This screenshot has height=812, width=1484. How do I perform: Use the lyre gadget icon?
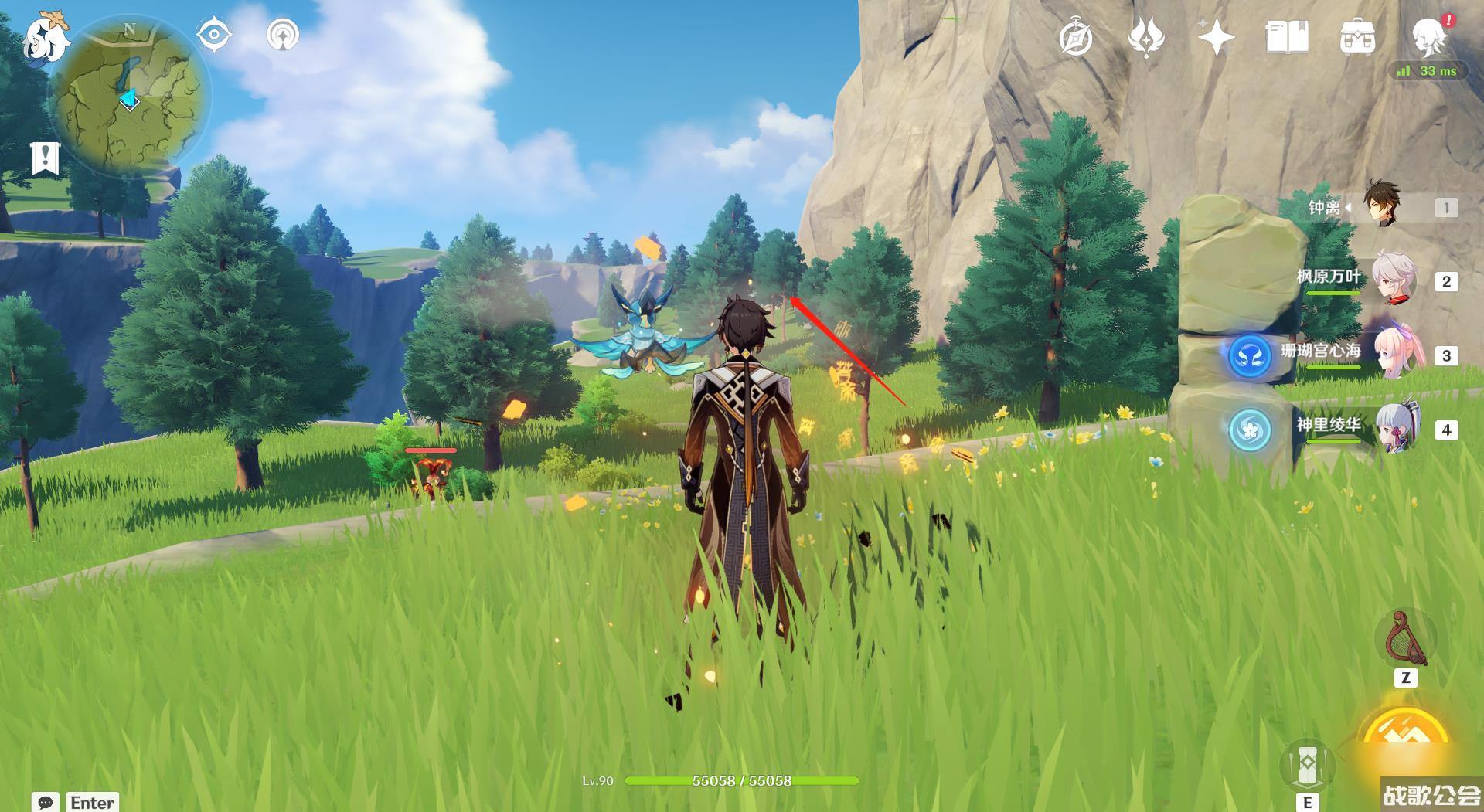pos(1405,640)
